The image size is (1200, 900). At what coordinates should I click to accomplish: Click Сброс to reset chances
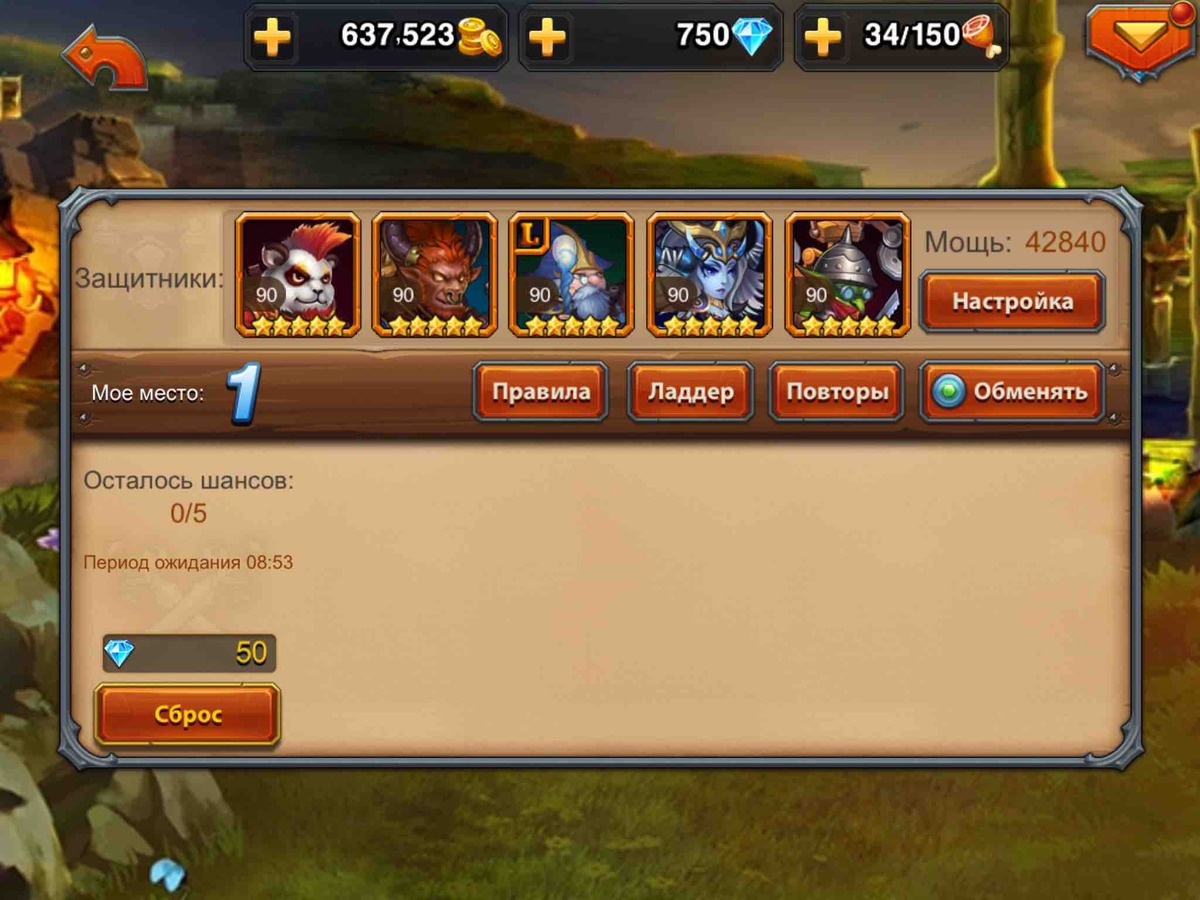click(188, 714)
